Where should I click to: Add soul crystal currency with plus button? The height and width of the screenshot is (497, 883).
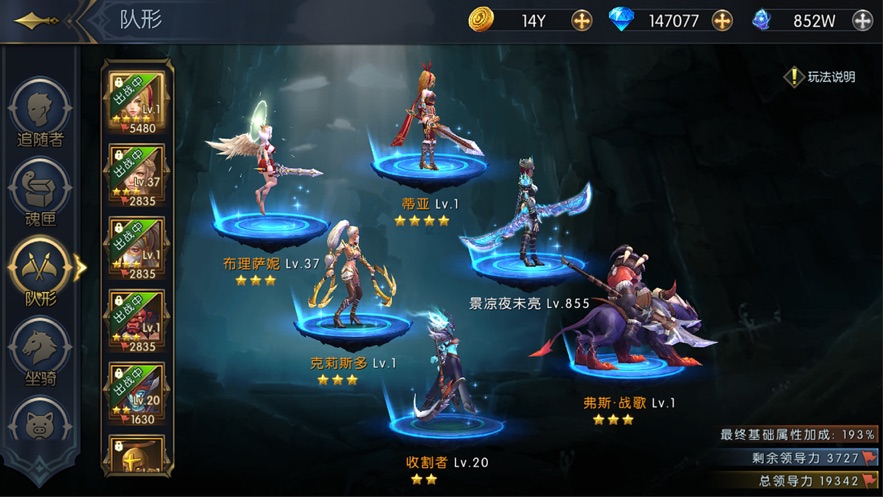862,19
